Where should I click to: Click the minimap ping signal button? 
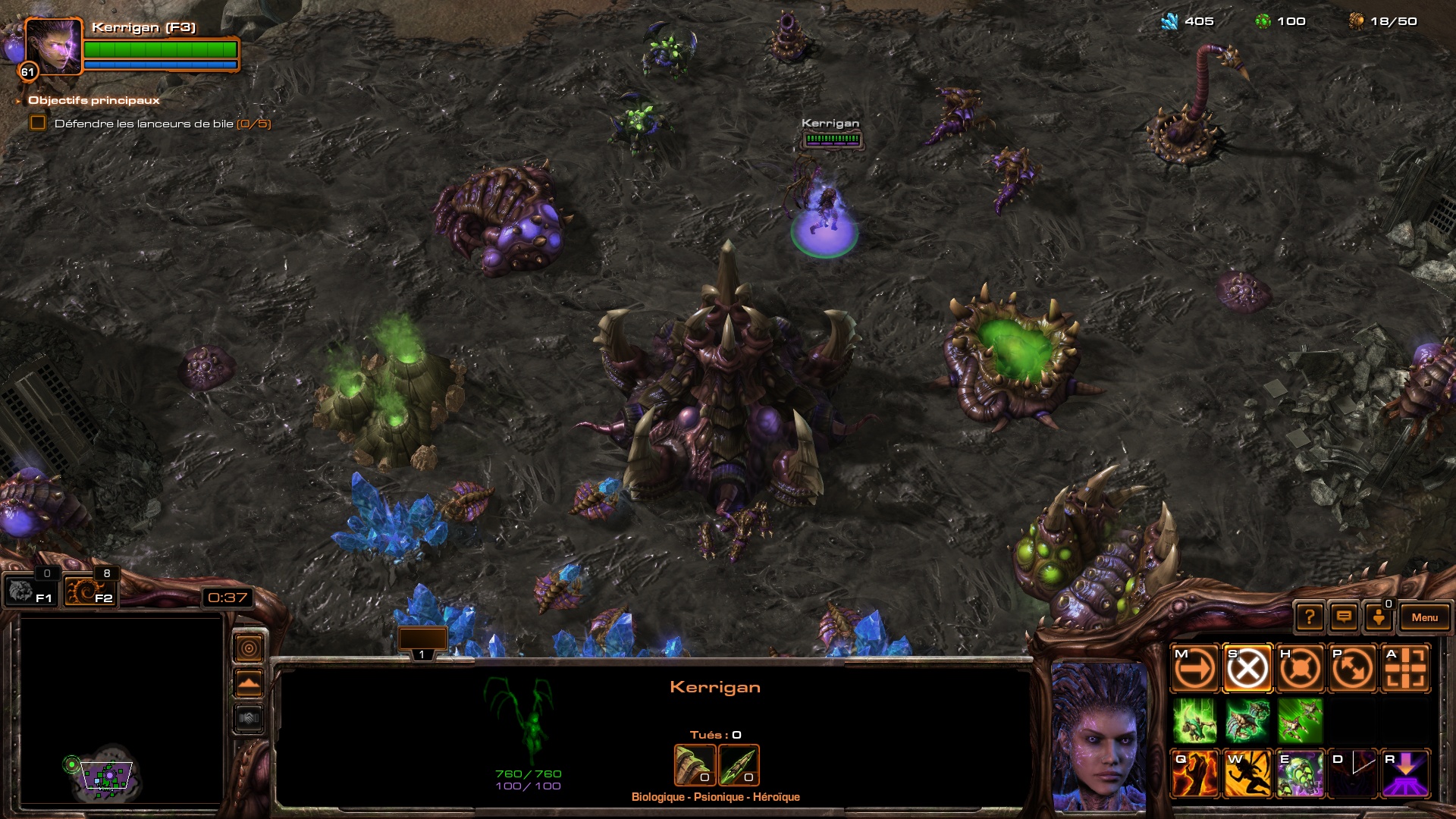coord(249,648)
